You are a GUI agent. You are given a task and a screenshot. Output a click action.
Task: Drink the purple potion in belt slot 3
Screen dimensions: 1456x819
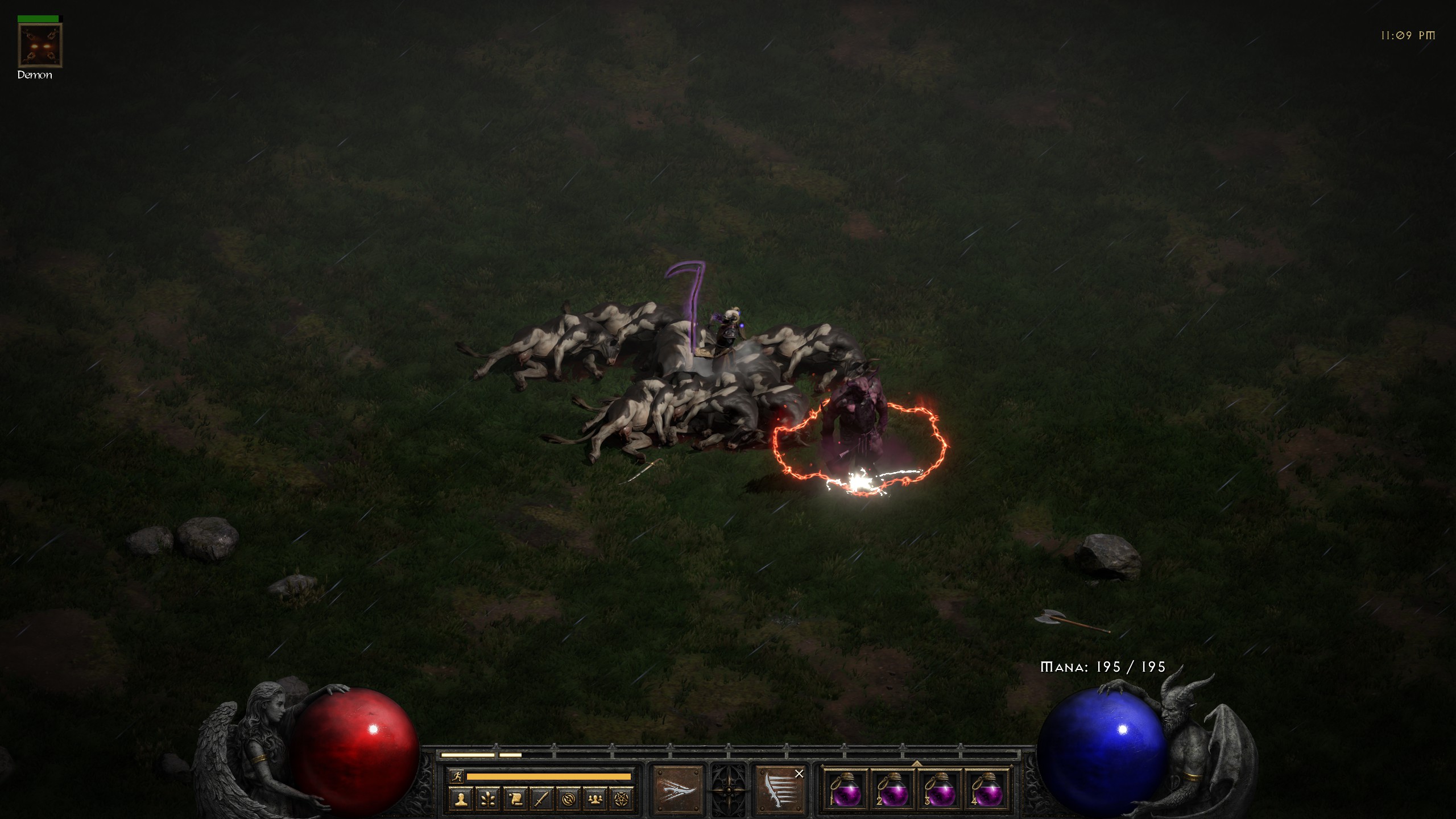939,789
